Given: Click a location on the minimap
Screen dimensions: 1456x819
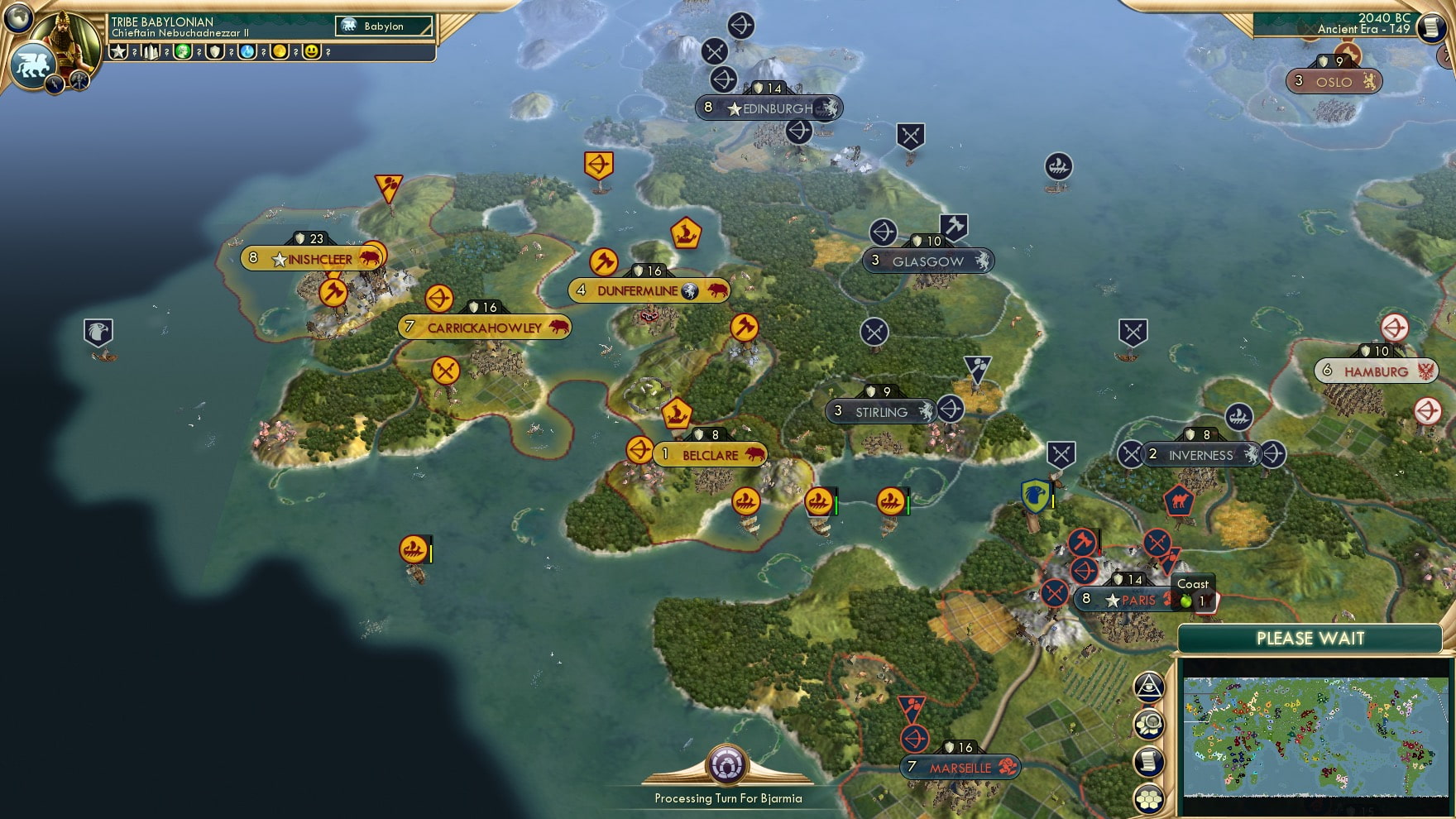Looking at the screenshot, I should pyautogui.click(x=1315, y=736).
